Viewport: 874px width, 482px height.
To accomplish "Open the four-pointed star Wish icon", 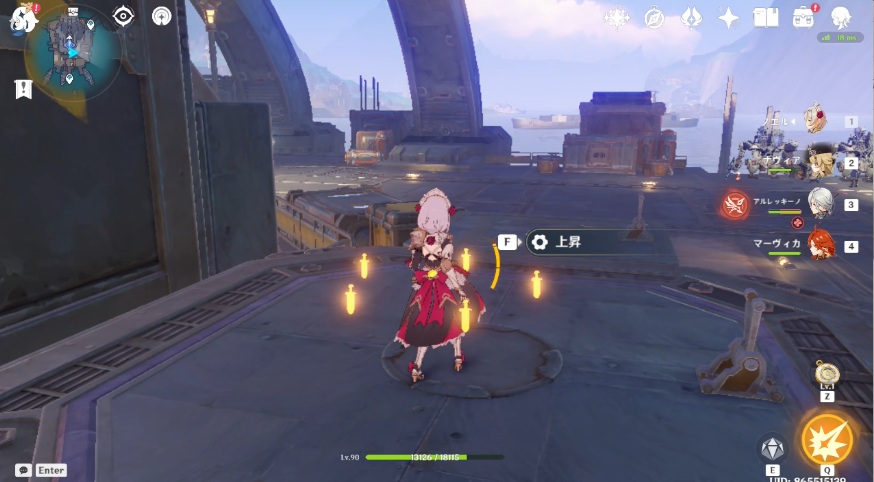I will [729, 17].
